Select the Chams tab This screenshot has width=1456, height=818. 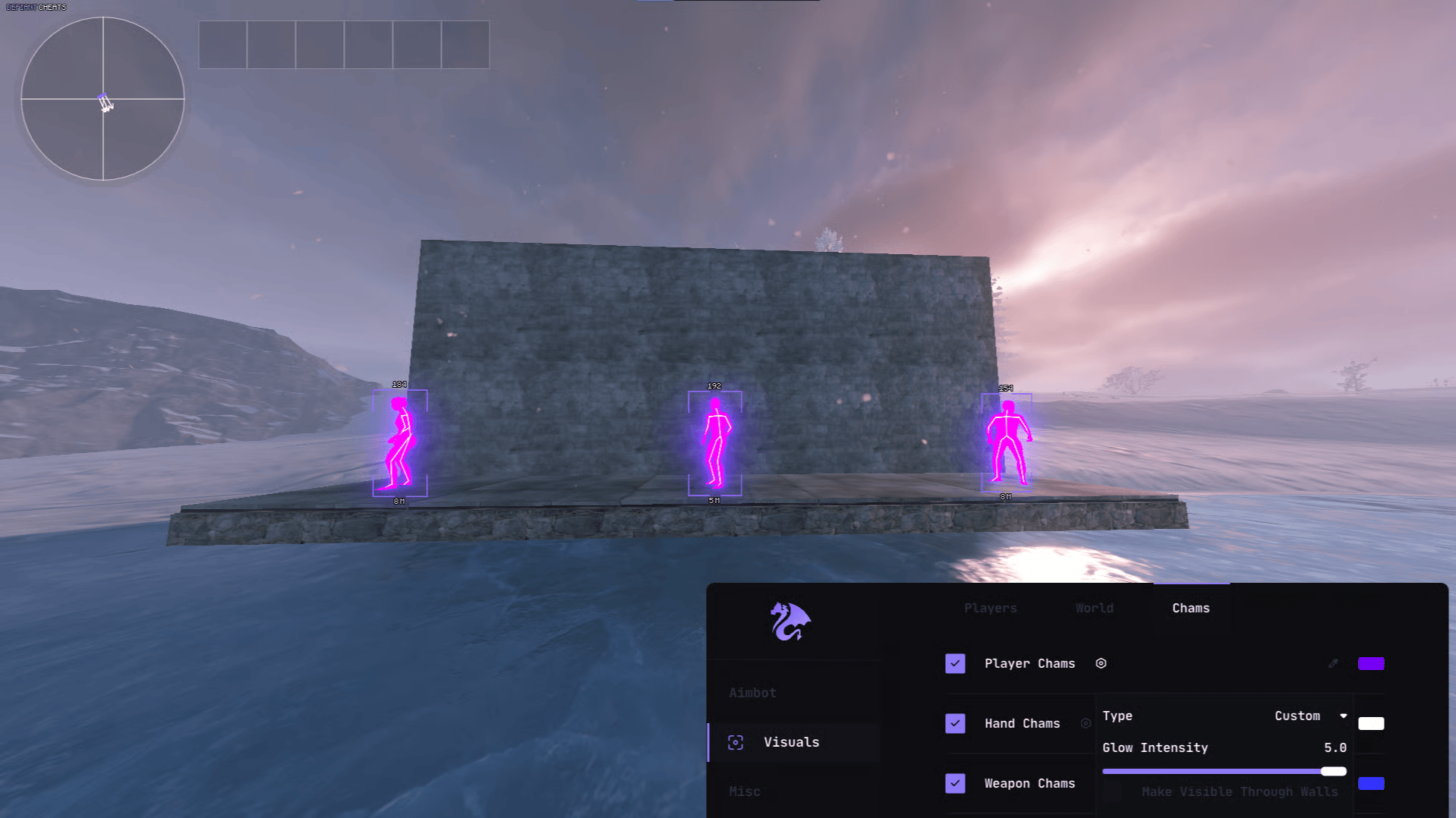pos(1190,608)
